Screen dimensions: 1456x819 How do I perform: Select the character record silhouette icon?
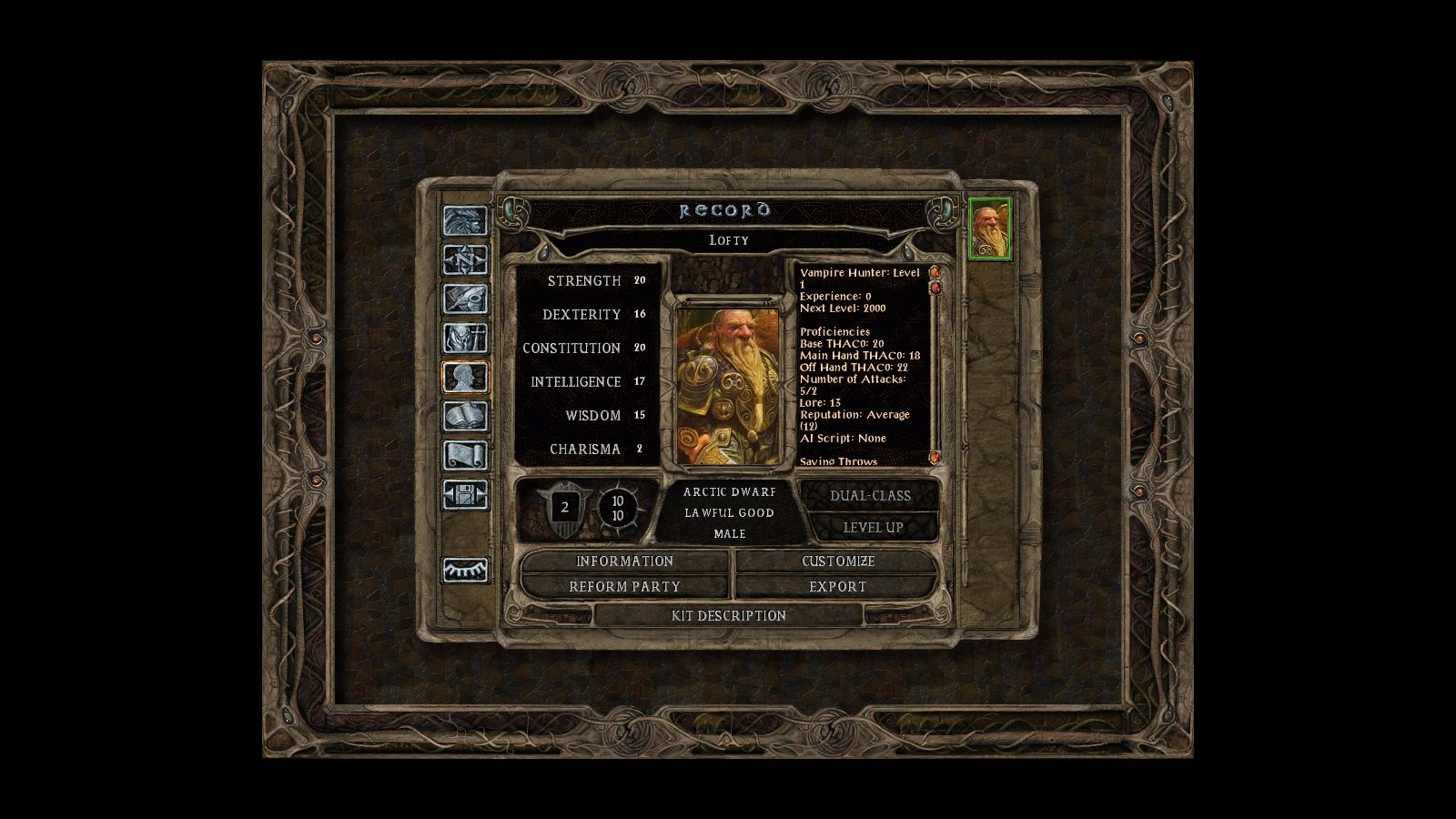click(x=465, y=377)
